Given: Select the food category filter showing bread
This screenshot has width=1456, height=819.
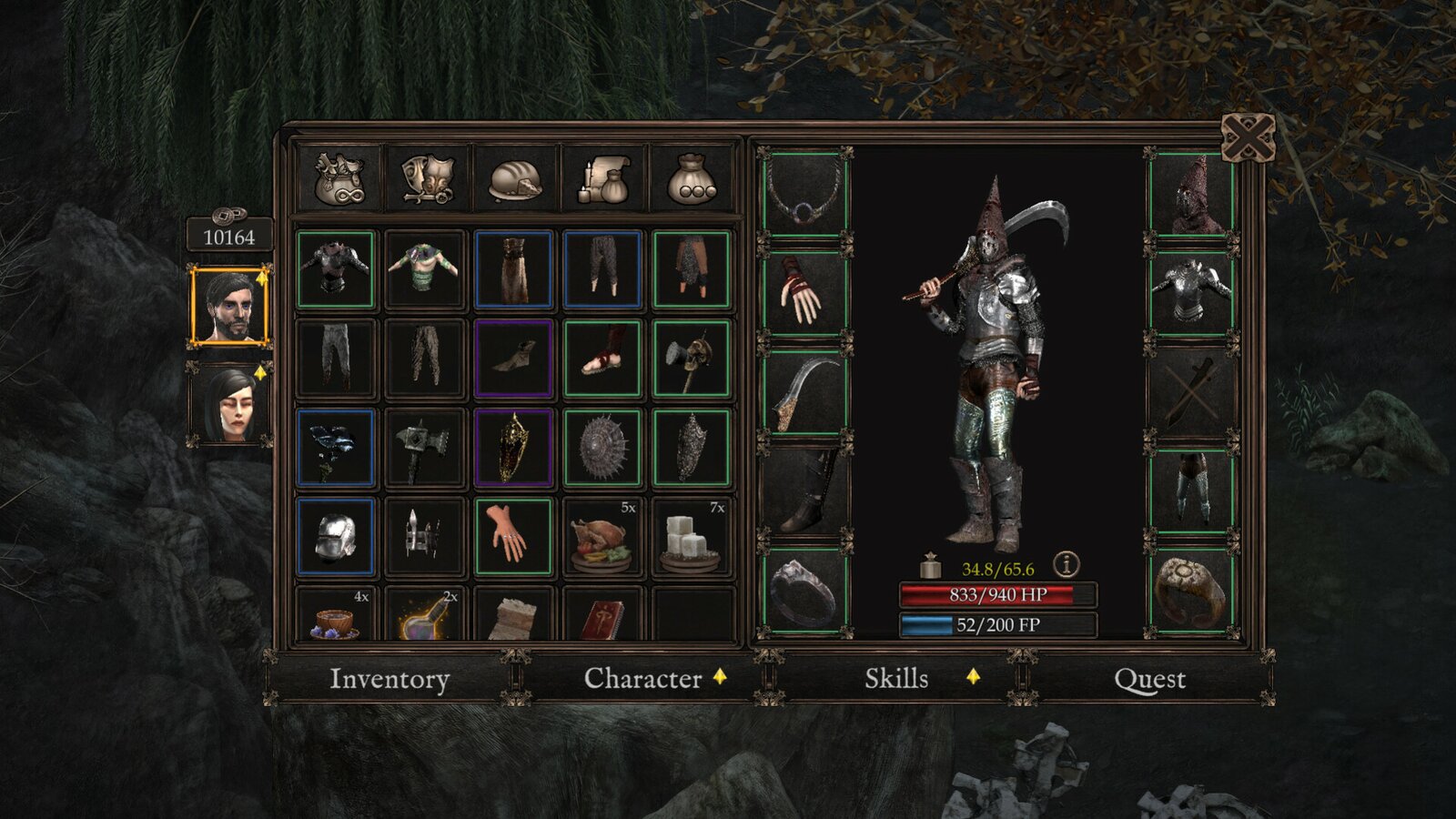Looking at the screenshot, I should pyautogui.click(x=516, y=179).
